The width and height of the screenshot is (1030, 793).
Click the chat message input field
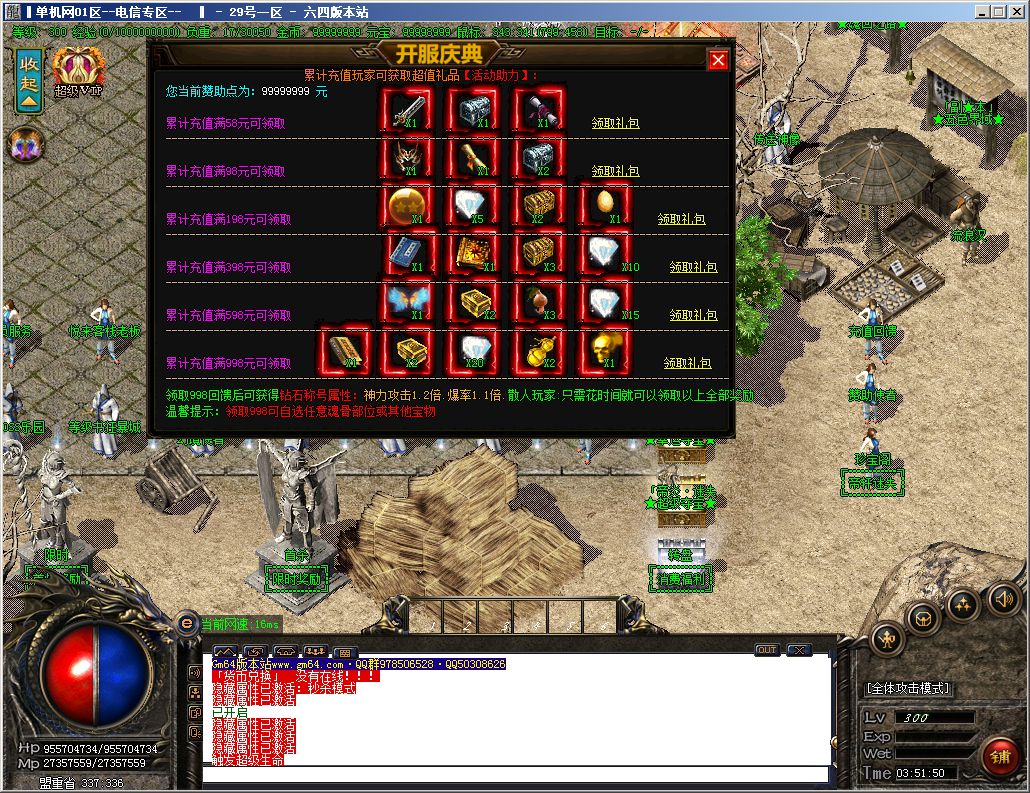[x=515, y=774]
